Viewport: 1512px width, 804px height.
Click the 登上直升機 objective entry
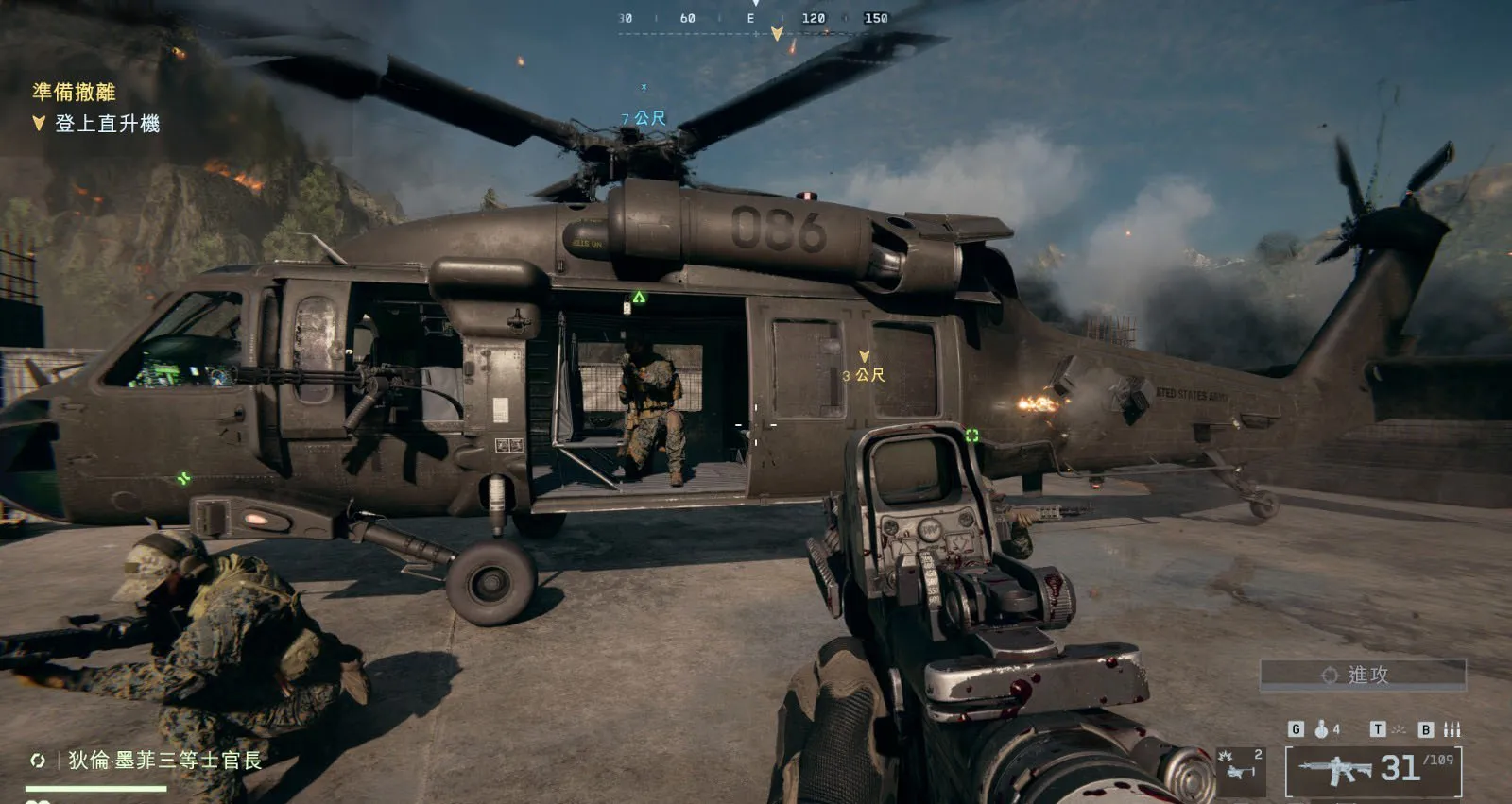point(106,124)
